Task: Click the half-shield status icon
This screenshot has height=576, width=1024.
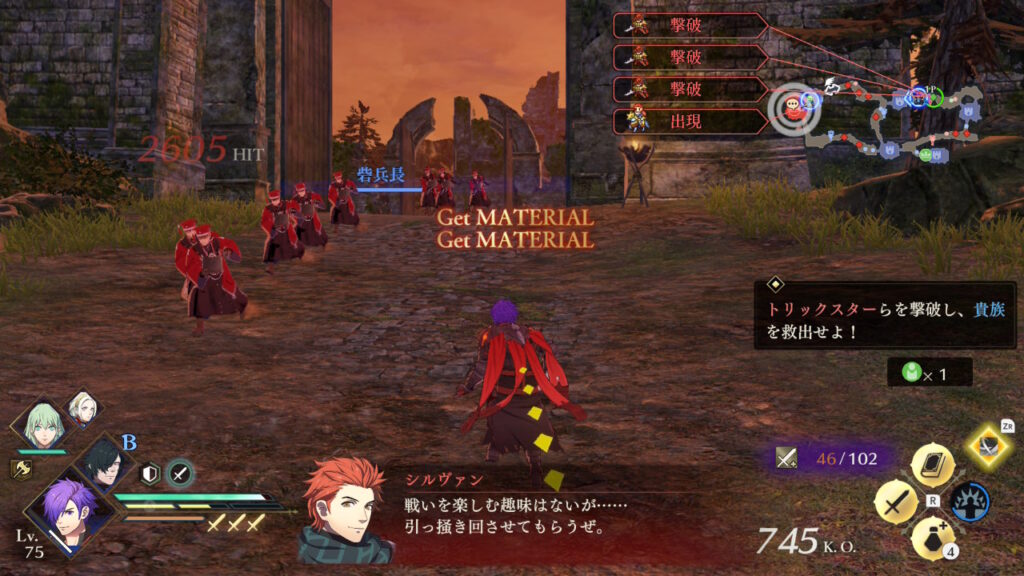Action: point(150,473)
